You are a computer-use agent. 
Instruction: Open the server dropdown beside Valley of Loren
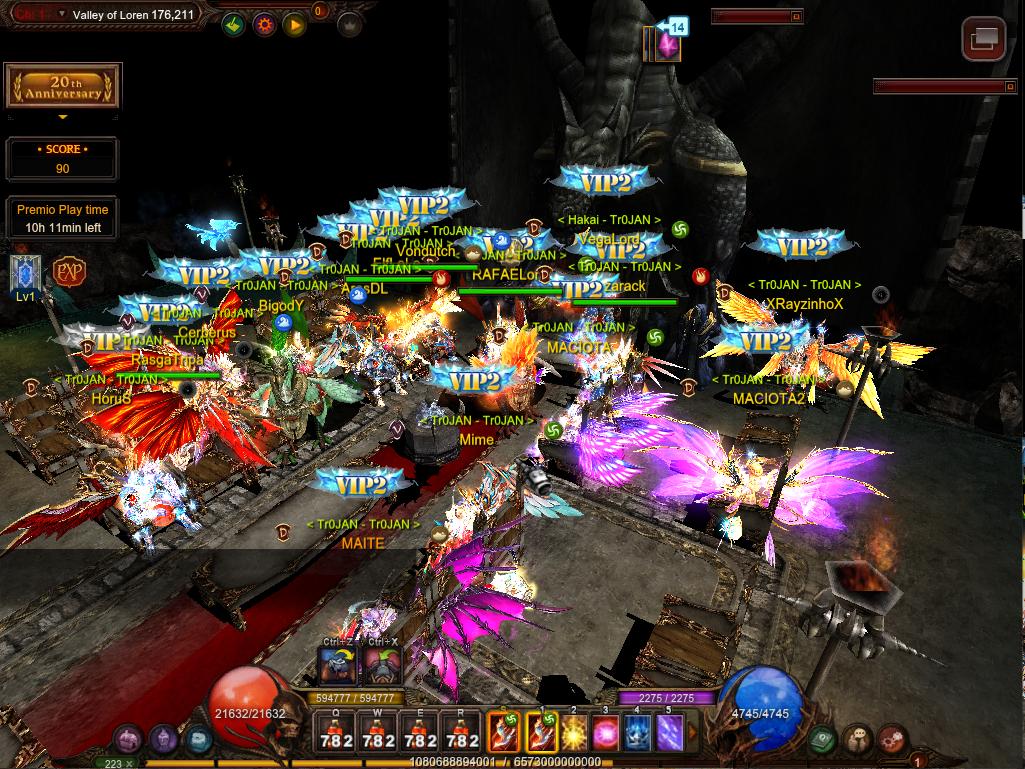(x=62, y=14)
